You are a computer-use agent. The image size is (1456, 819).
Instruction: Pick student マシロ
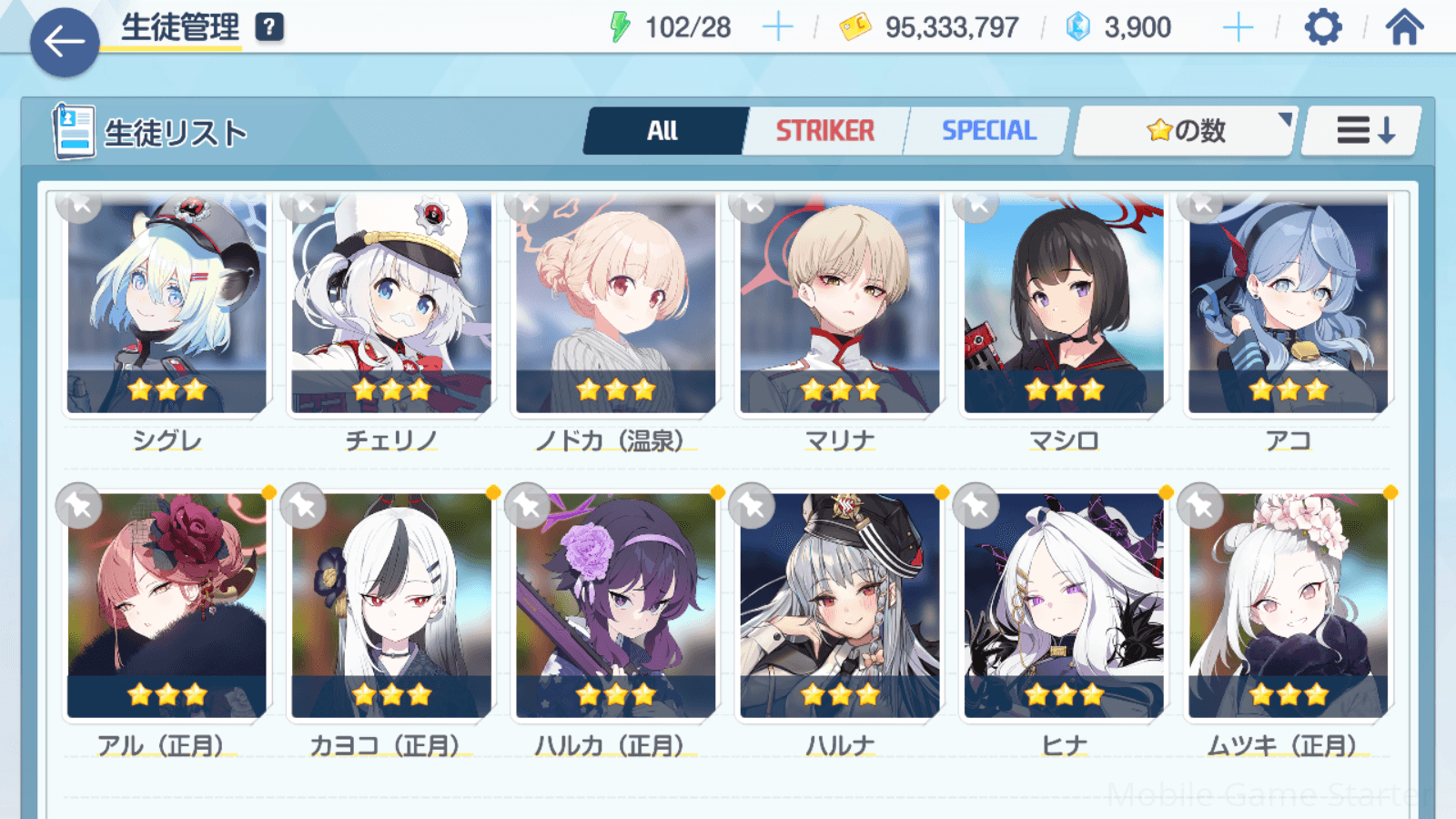click(x=1064, y=305)
